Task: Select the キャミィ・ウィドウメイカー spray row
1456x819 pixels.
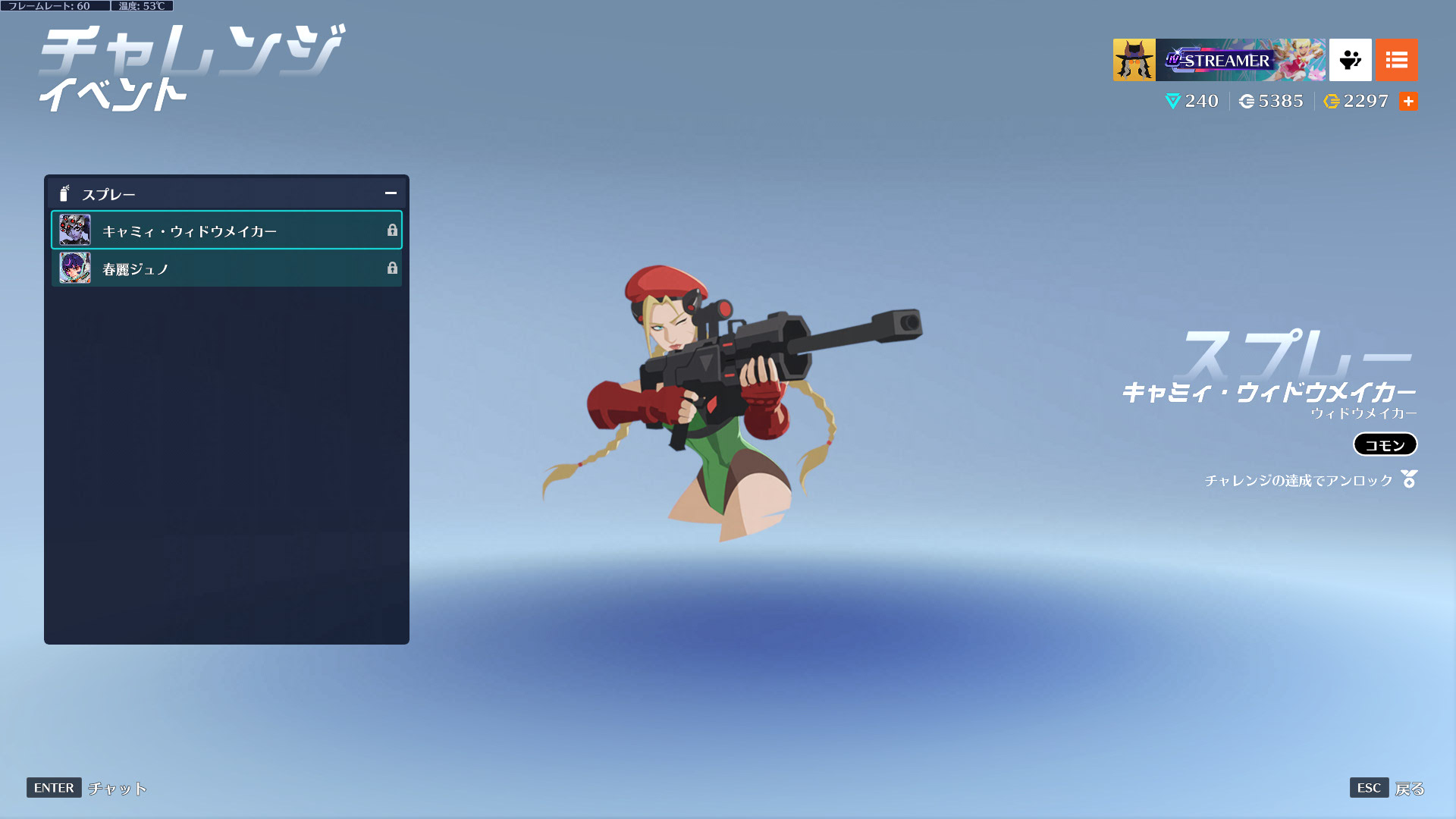Action: point(226,231)
